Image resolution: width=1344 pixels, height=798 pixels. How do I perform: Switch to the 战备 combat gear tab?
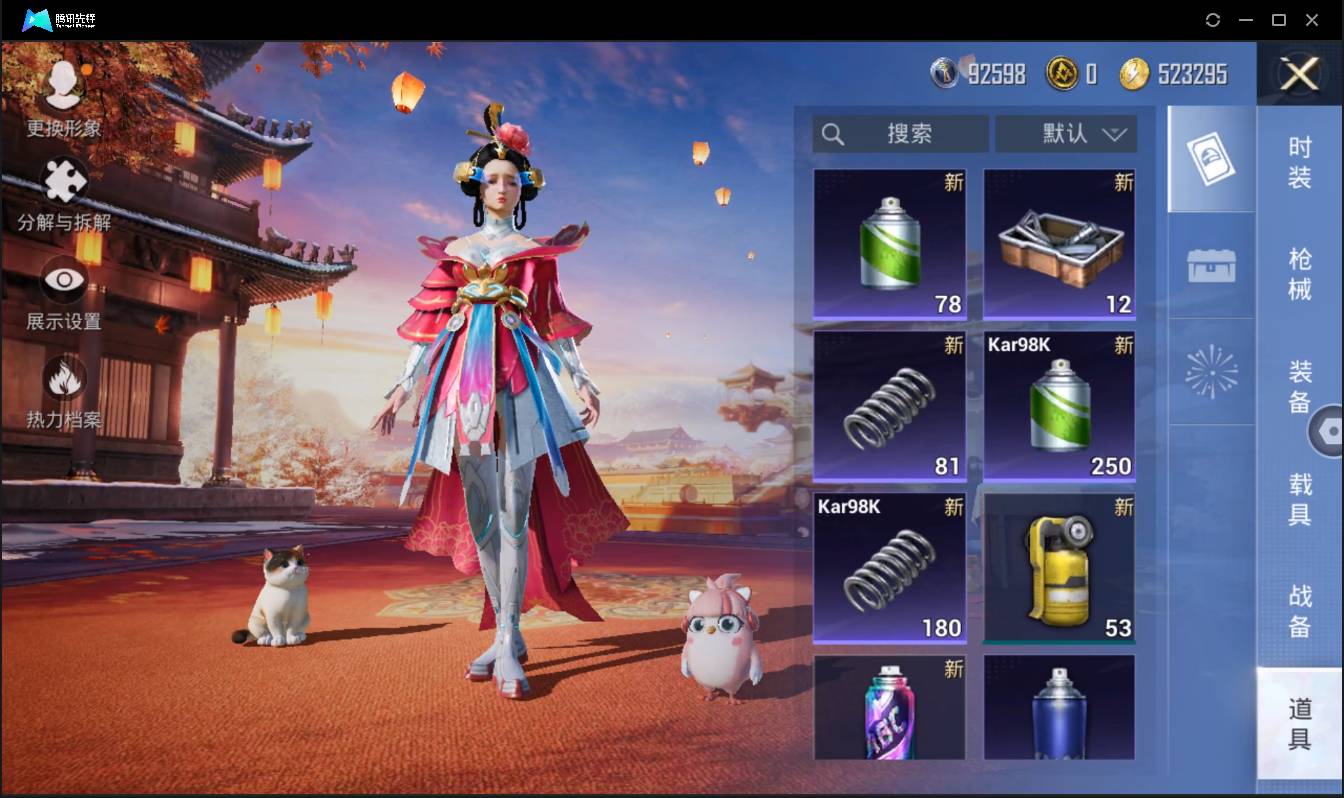pyautogui.click(x=1299, y=611)
